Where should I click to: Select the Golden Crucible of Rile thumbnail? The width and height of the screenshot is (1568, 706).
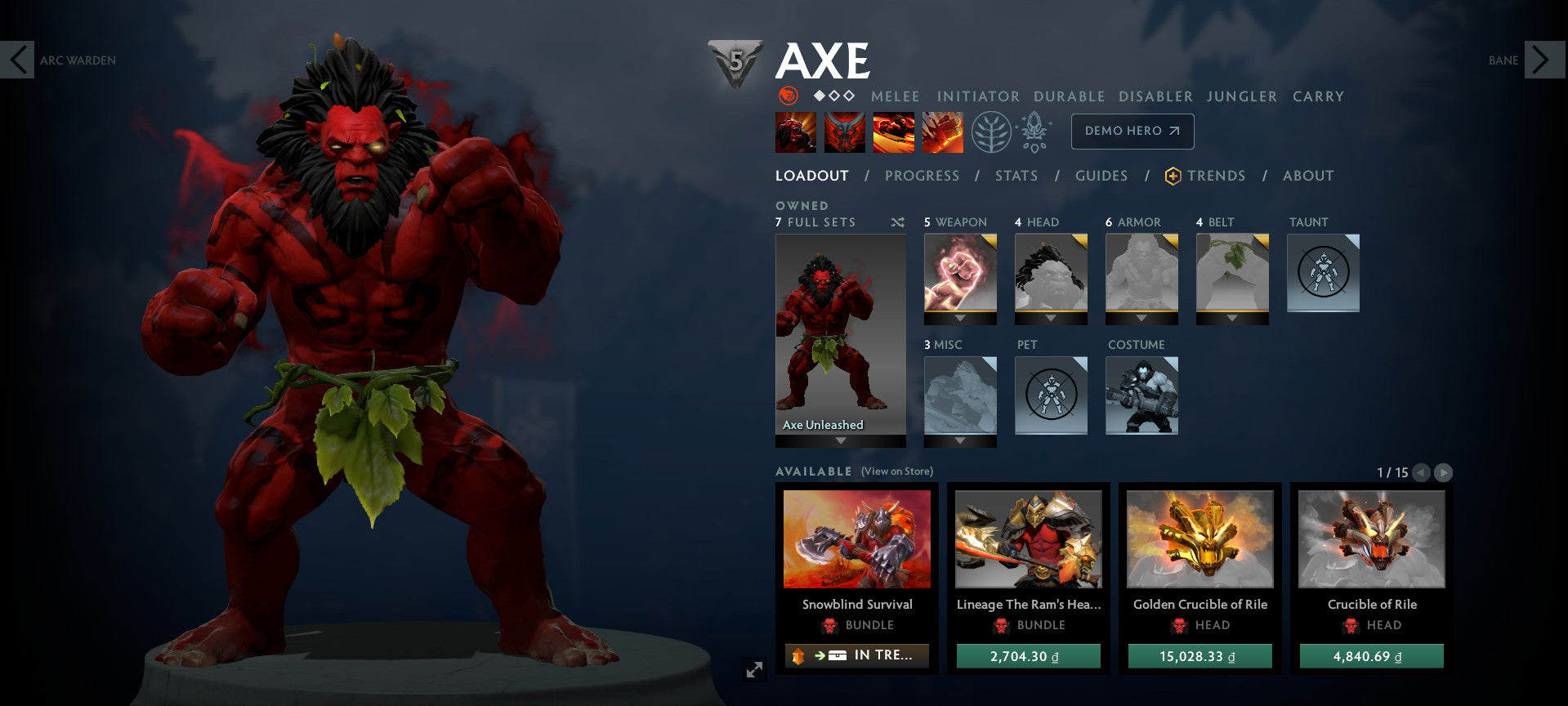pos(1199,539)
